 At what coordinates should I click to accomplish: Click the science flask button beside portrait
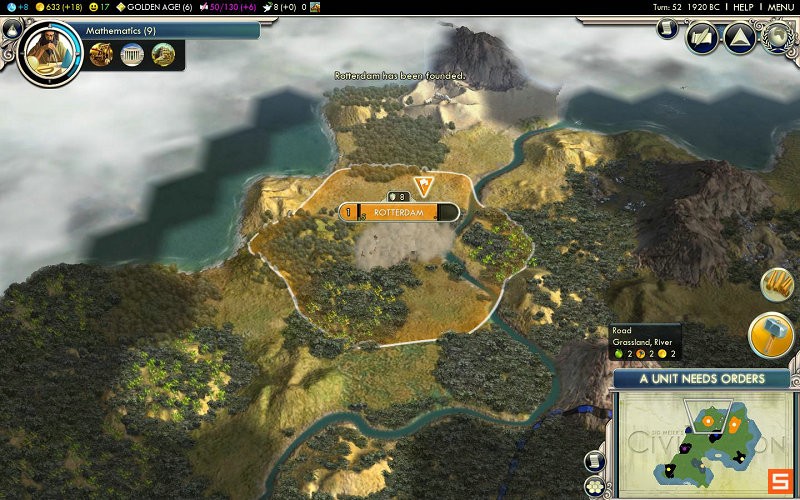[10, 31]
